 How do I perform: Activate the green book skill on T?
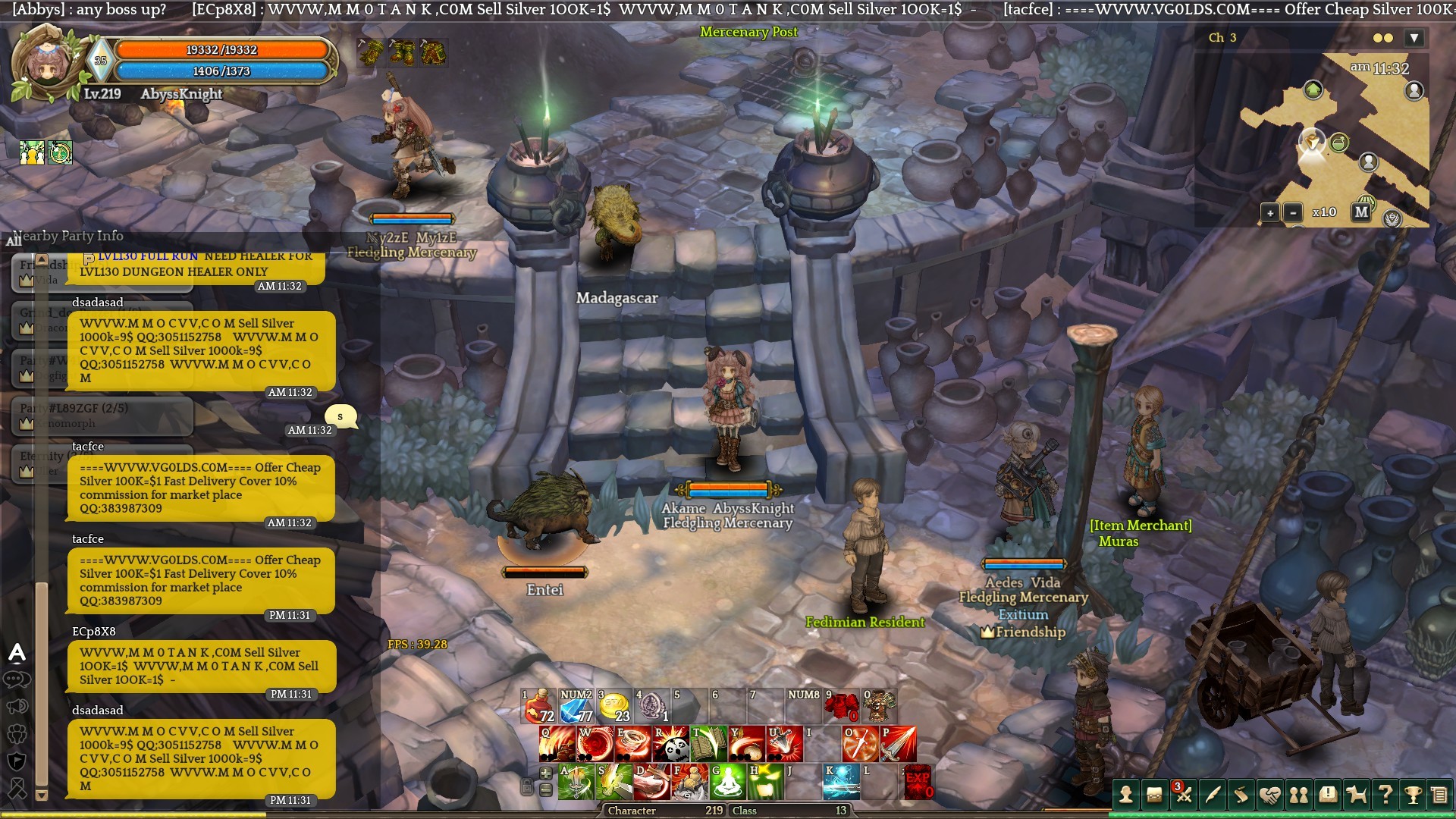(x=709, y=744)
